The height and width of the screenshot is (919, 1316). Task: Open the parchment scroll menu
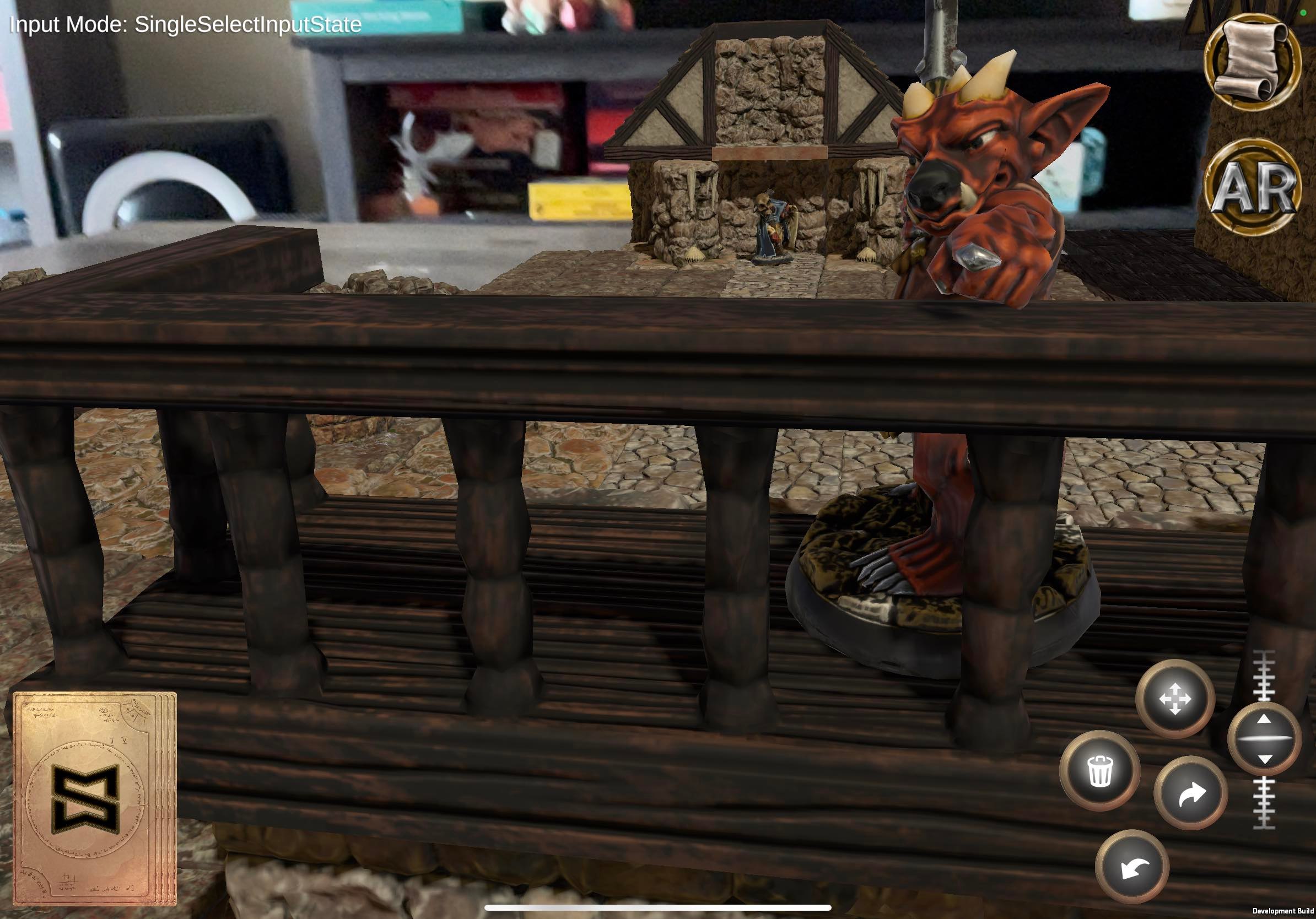(x=1253, y=61)
